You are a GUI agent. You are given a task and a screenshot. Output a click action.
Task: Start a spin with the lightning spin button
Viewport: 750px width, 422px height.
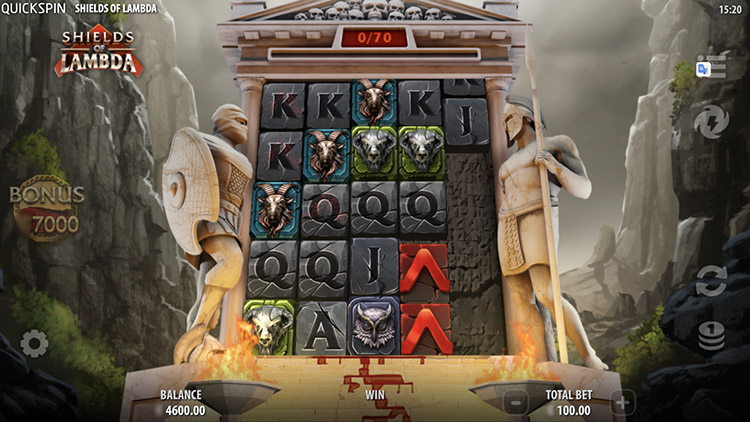click(711, 122)
